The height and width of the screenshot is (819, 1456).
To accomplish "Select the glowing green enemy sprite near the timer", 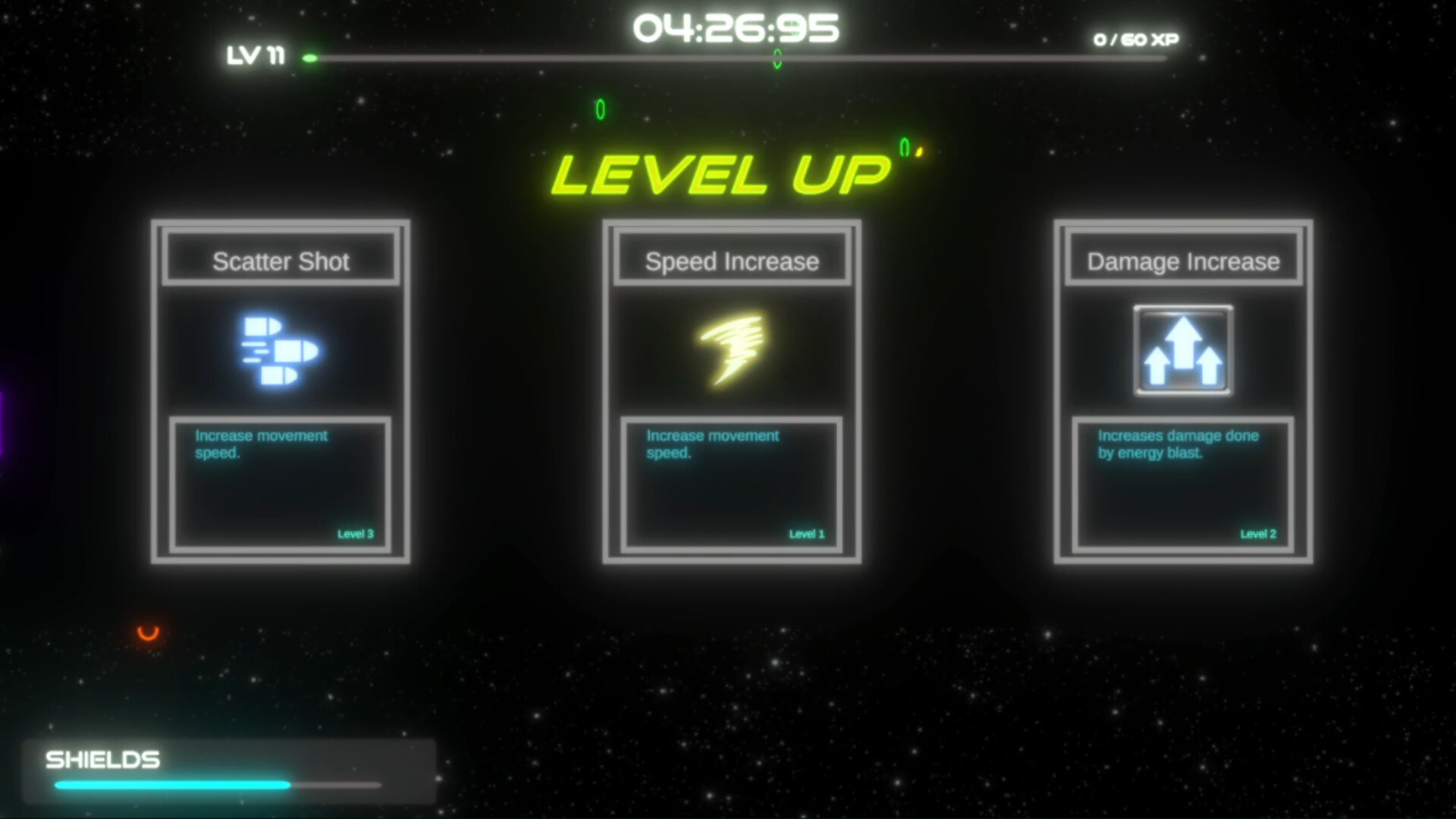I will click(776, 59).
